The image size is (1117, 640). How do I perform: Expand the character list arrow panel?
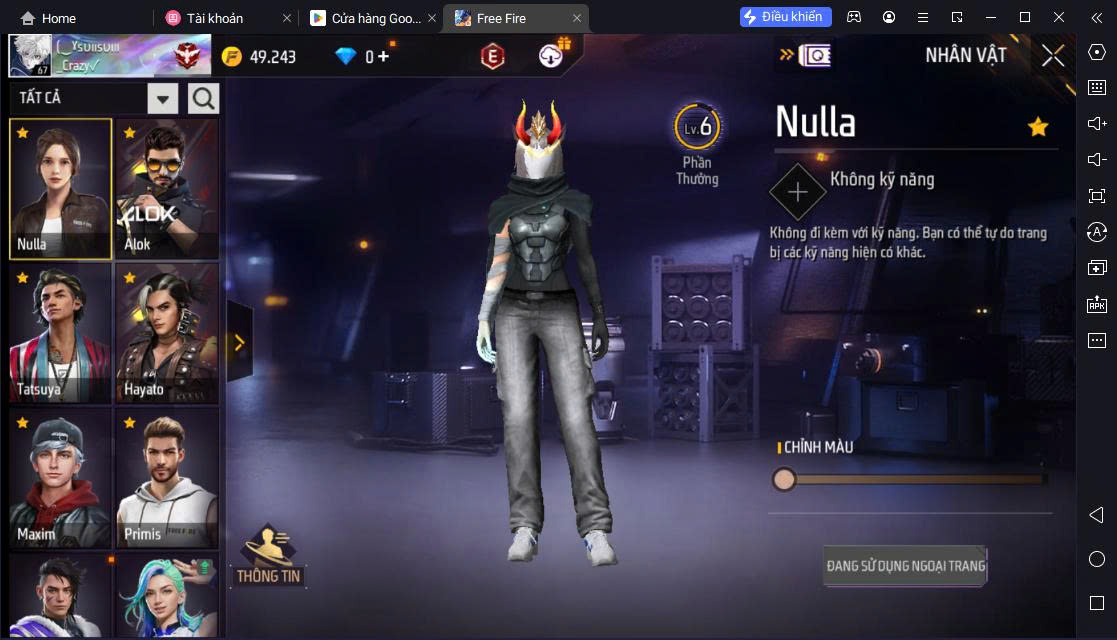[x=239, y=342]
